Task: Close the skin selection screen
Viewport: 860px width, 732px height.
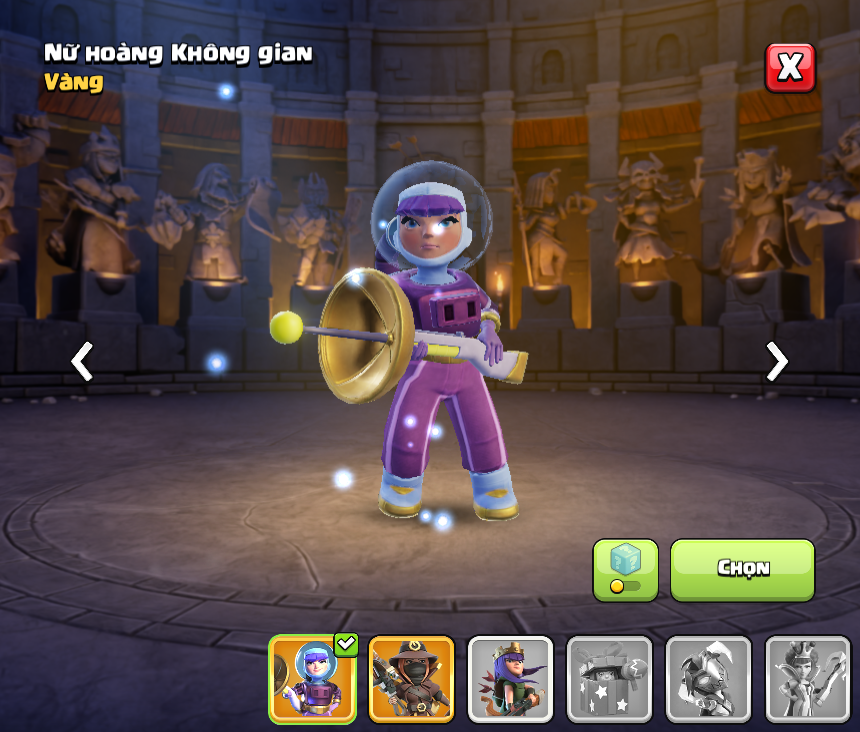Action: (790, 68)
